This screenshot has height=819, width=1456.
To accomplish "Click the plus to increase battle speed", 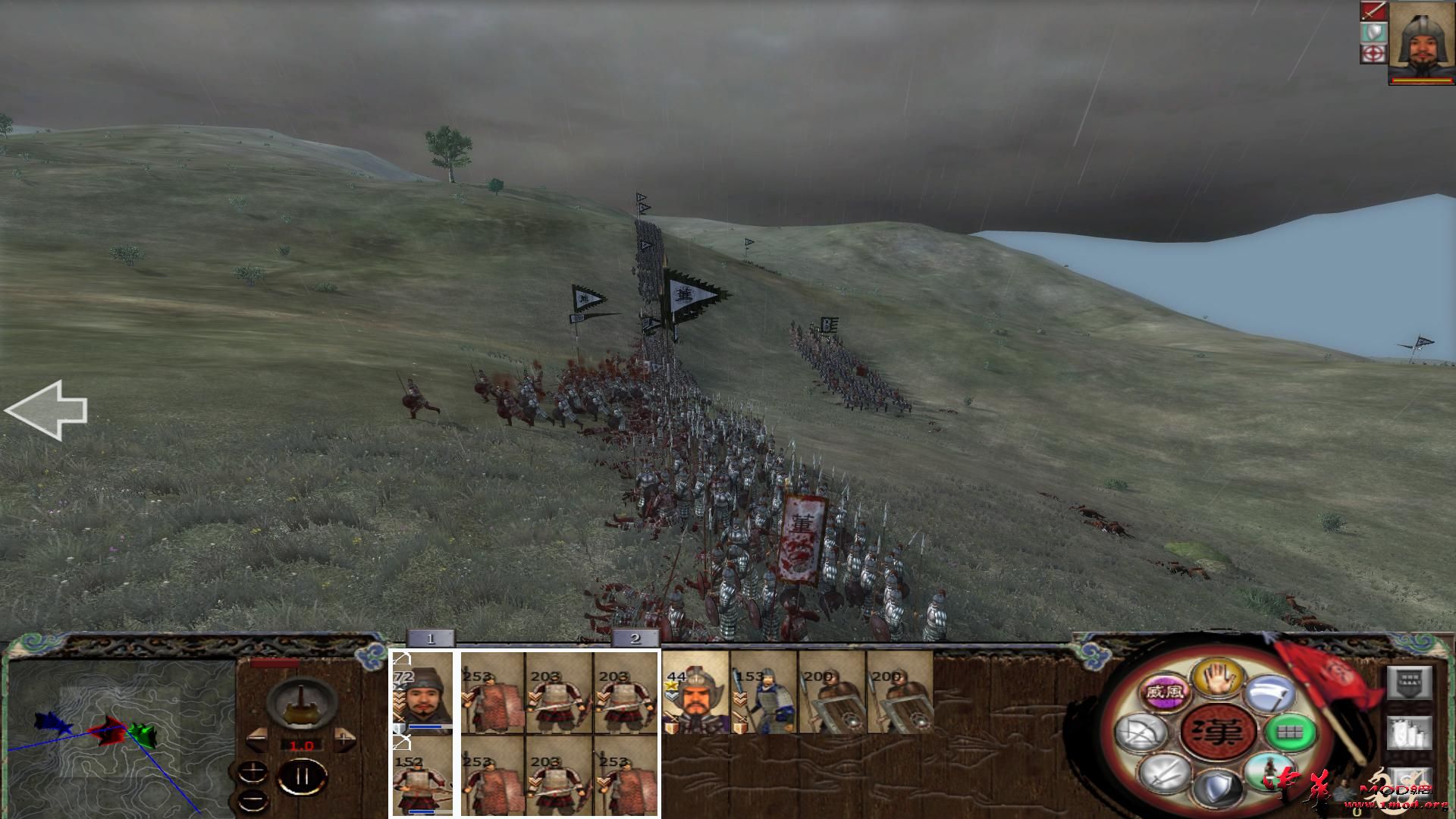I will coord(344,738).
